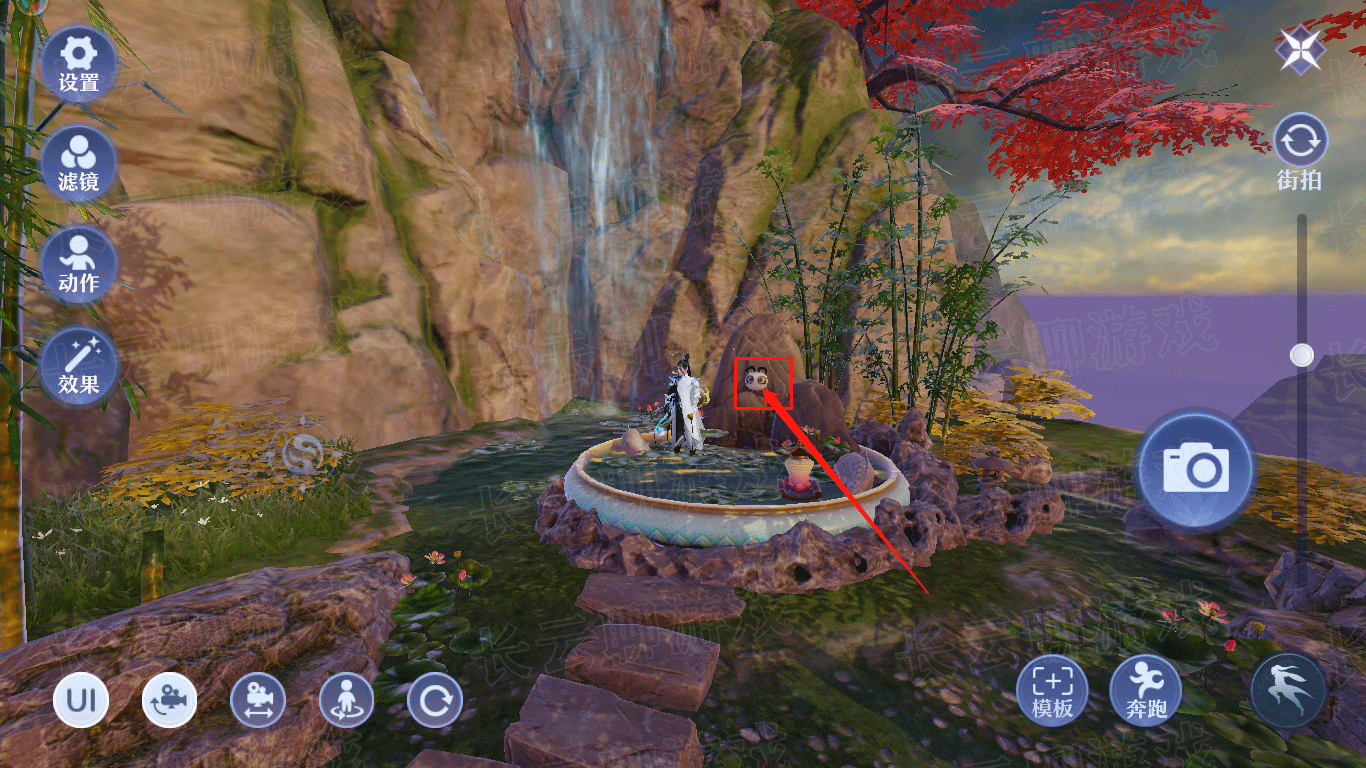
Task: Choose the 动作 pose actions button
Action: click(78, 263)
